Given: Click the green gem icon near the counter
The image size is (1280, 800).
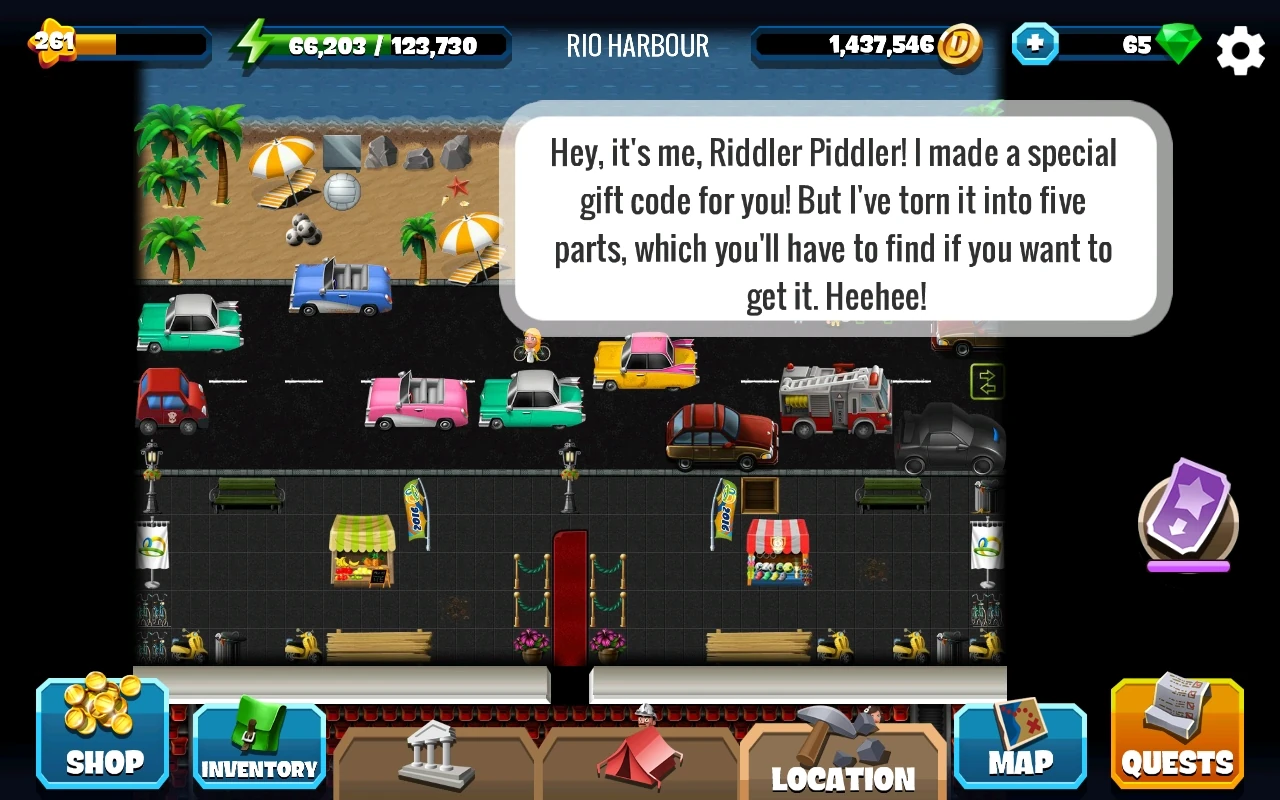Looking at the screenshot, I should click(x=1180, y=44).
